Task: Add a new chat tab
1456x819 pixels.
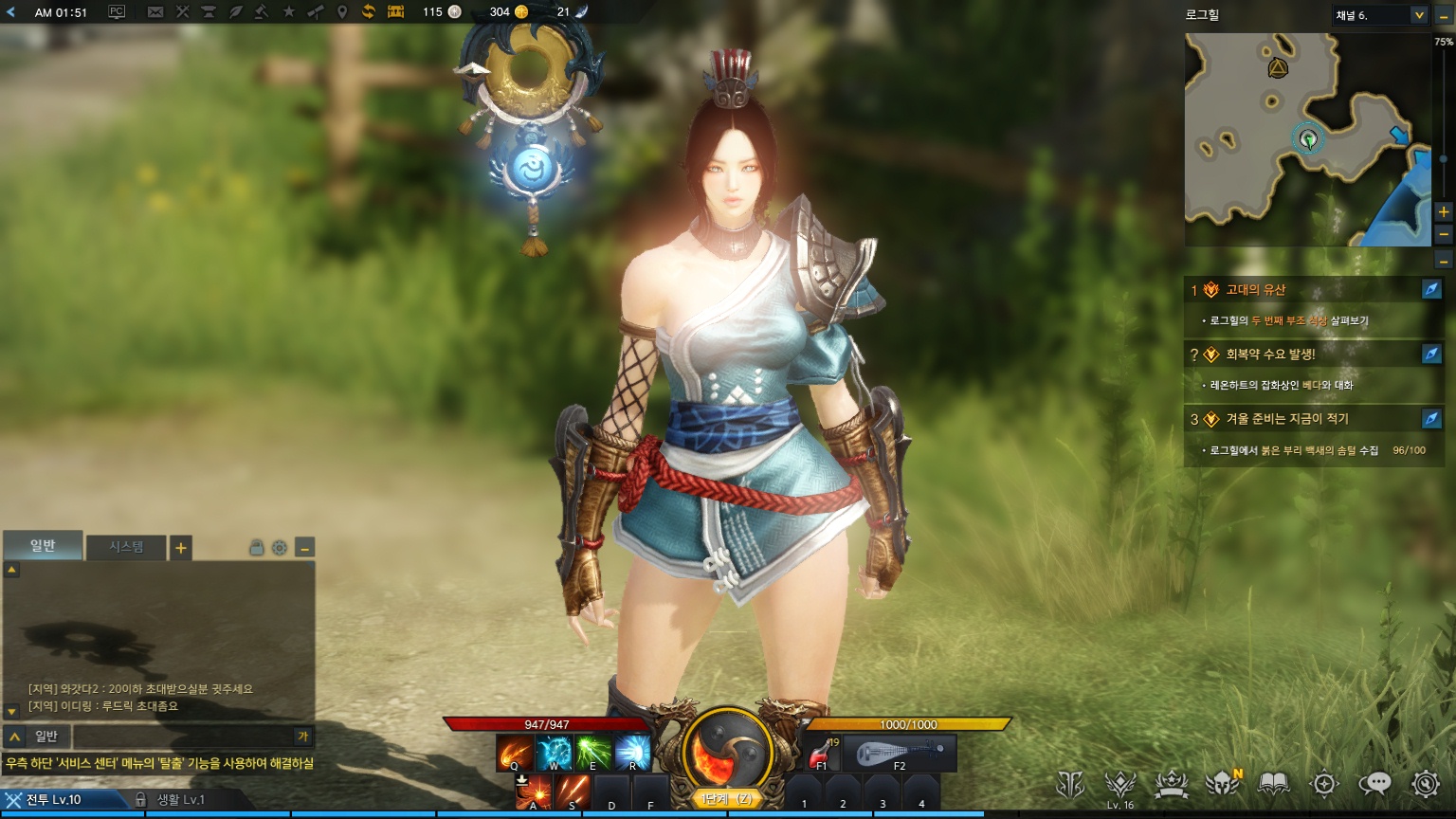Action: (180, 547)
